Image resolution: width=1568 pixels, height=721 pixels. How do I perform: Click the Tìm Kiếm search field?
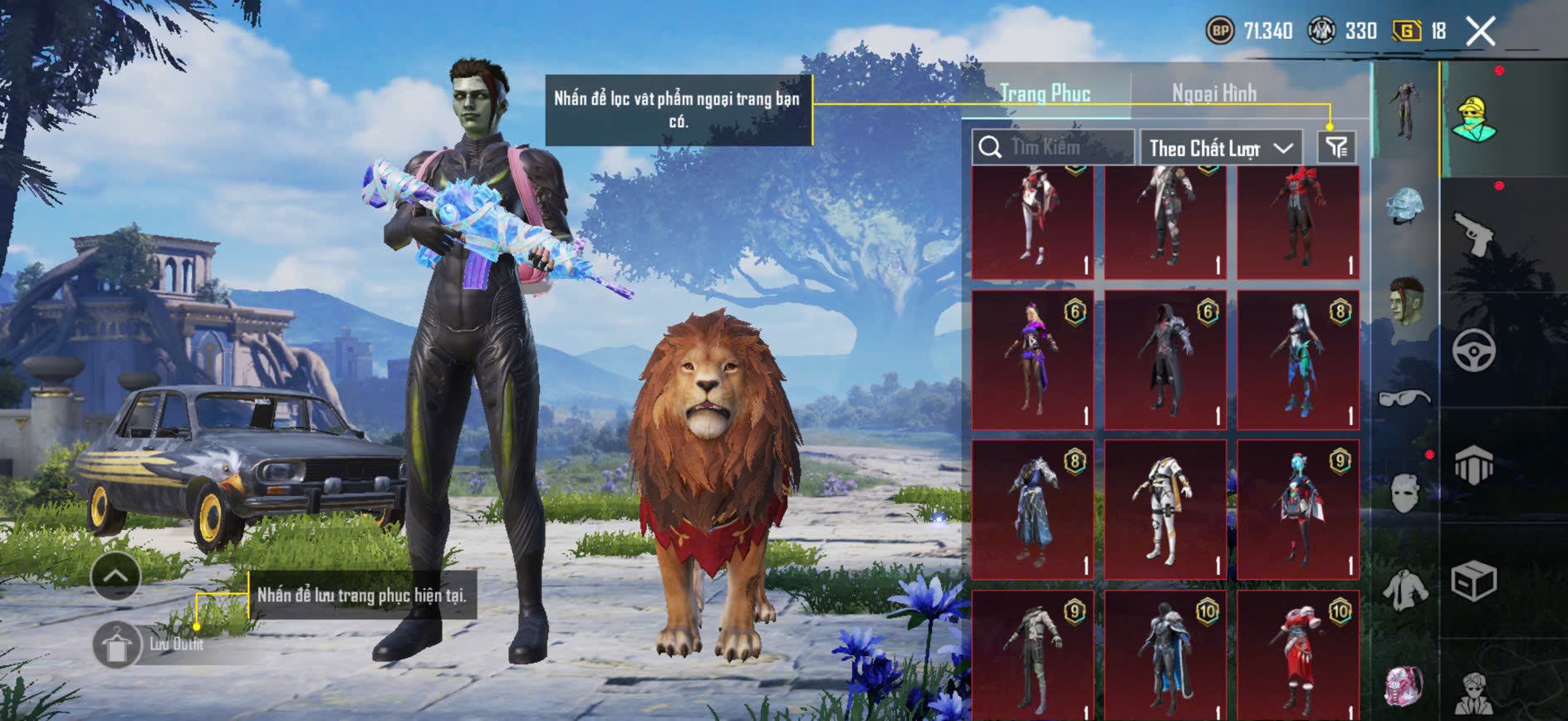click(x=1053, y=148)
